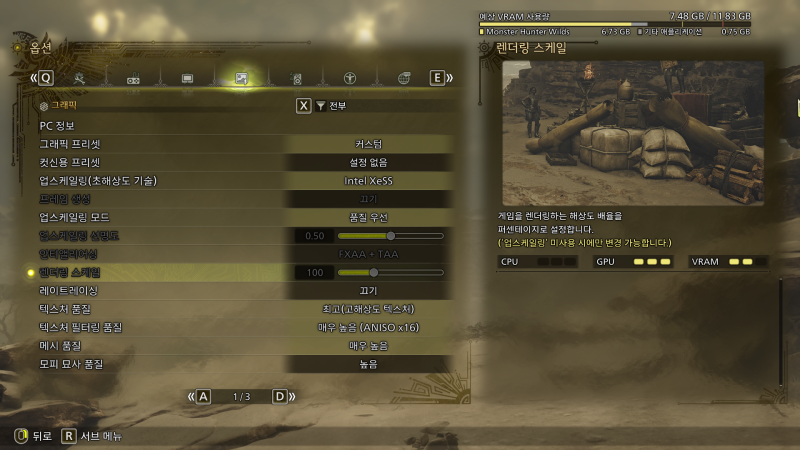The image size is (800, 450).
Task: Toggle the 레이트레이싱 setting
Action: [368, 290]
